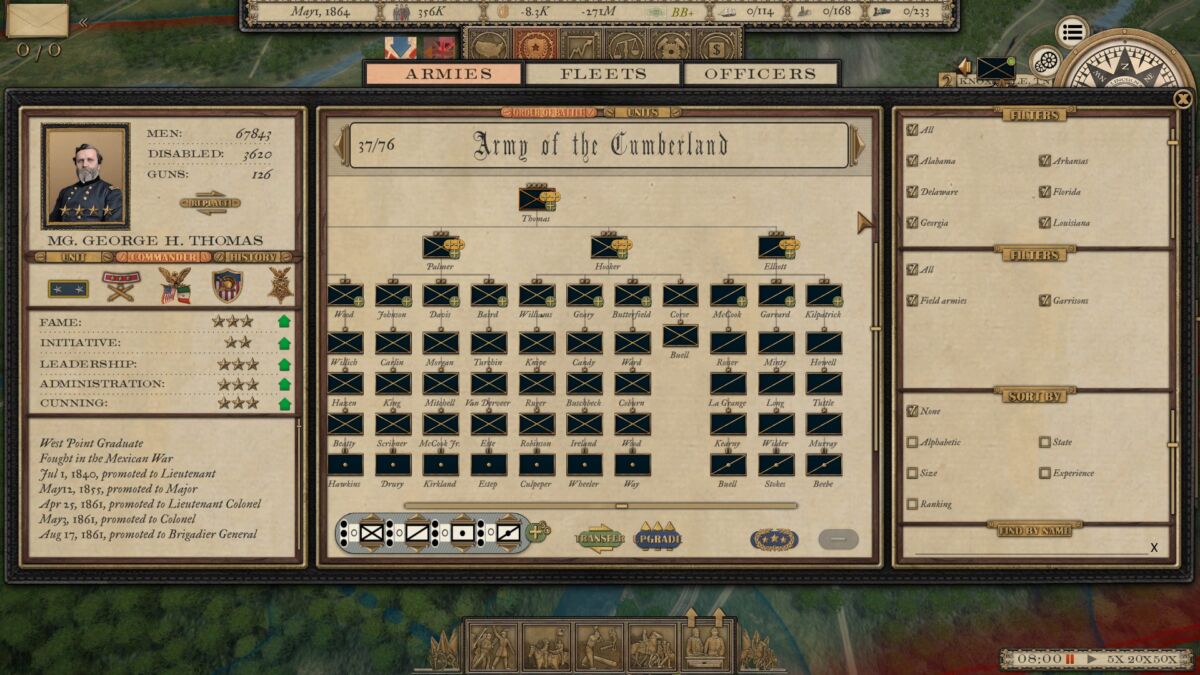Choose Elliott's cavalry corps
The width and height of the screenshot is (1200, 675).
pyautogui.click(x=776, y=247)
